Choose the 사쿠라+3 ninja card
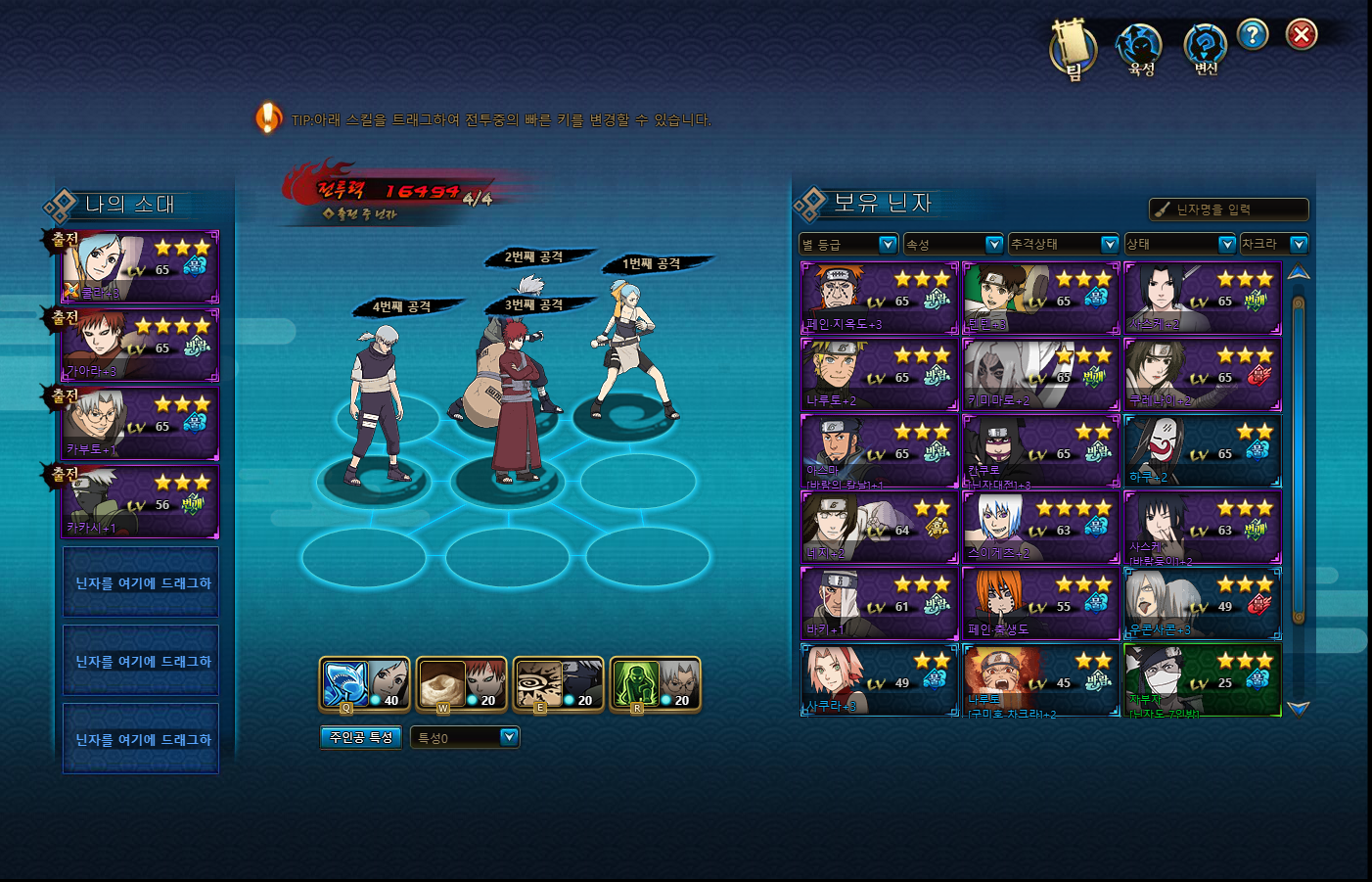Image resolution: width=1372 pixels, height=882 pixels. coord(879,680)
